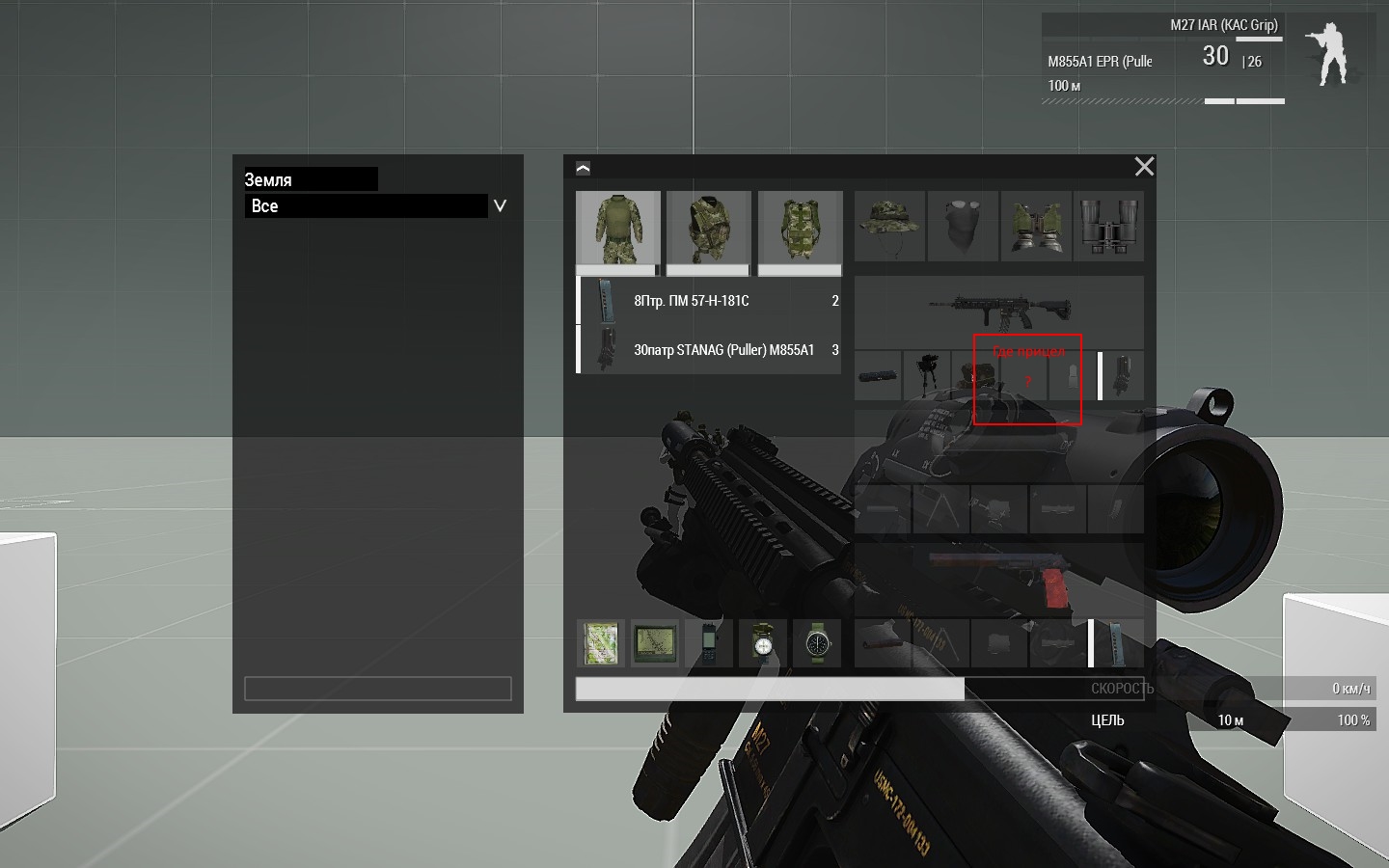
Task: Select the rifle bipod attachment slot
Action: pos(927,375)
